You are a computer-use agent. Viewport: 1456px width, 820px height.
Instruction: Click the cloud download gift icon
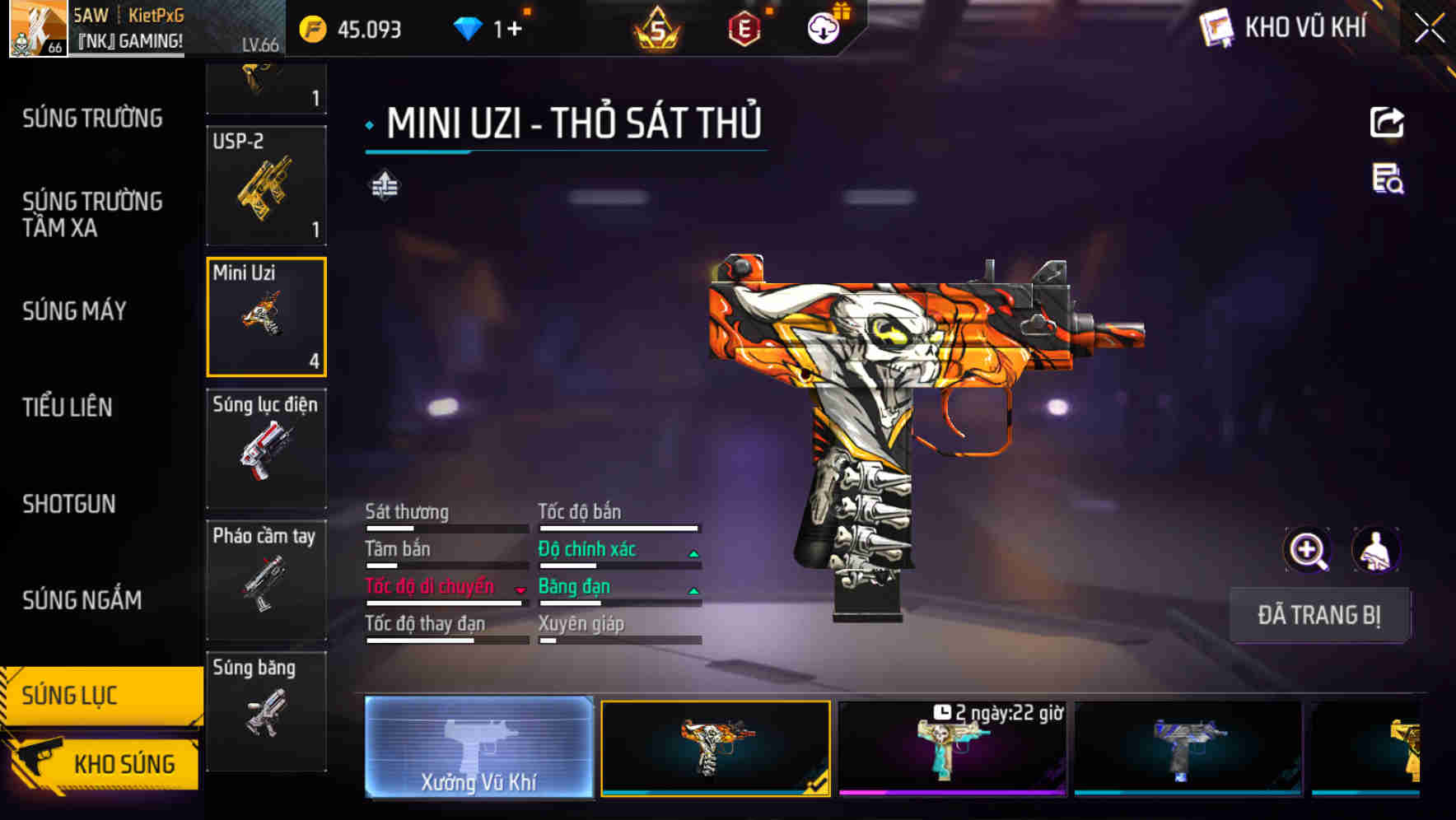coord(823,30)
